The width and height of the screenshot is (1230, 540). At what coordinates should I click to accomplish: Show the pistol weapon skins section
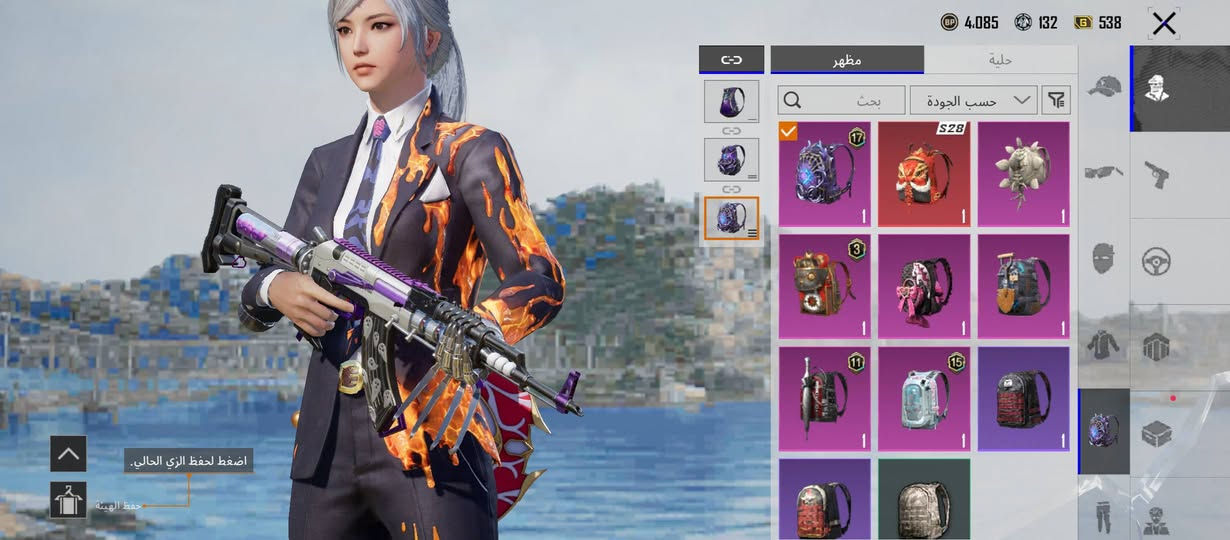[x=1157, y=174]
